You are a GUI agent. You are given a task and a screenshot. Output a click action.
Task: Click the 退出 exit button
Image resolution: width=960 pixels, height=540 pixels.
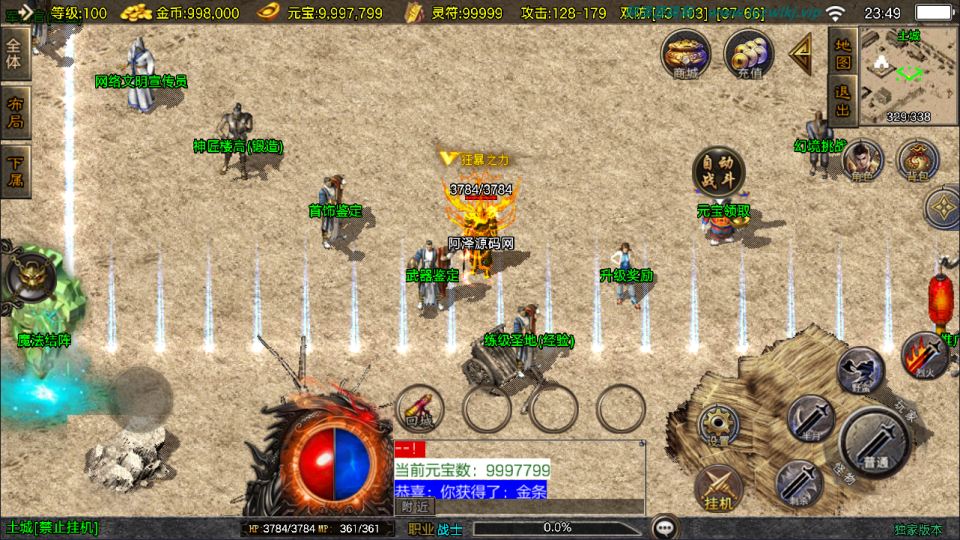[842, 101]
